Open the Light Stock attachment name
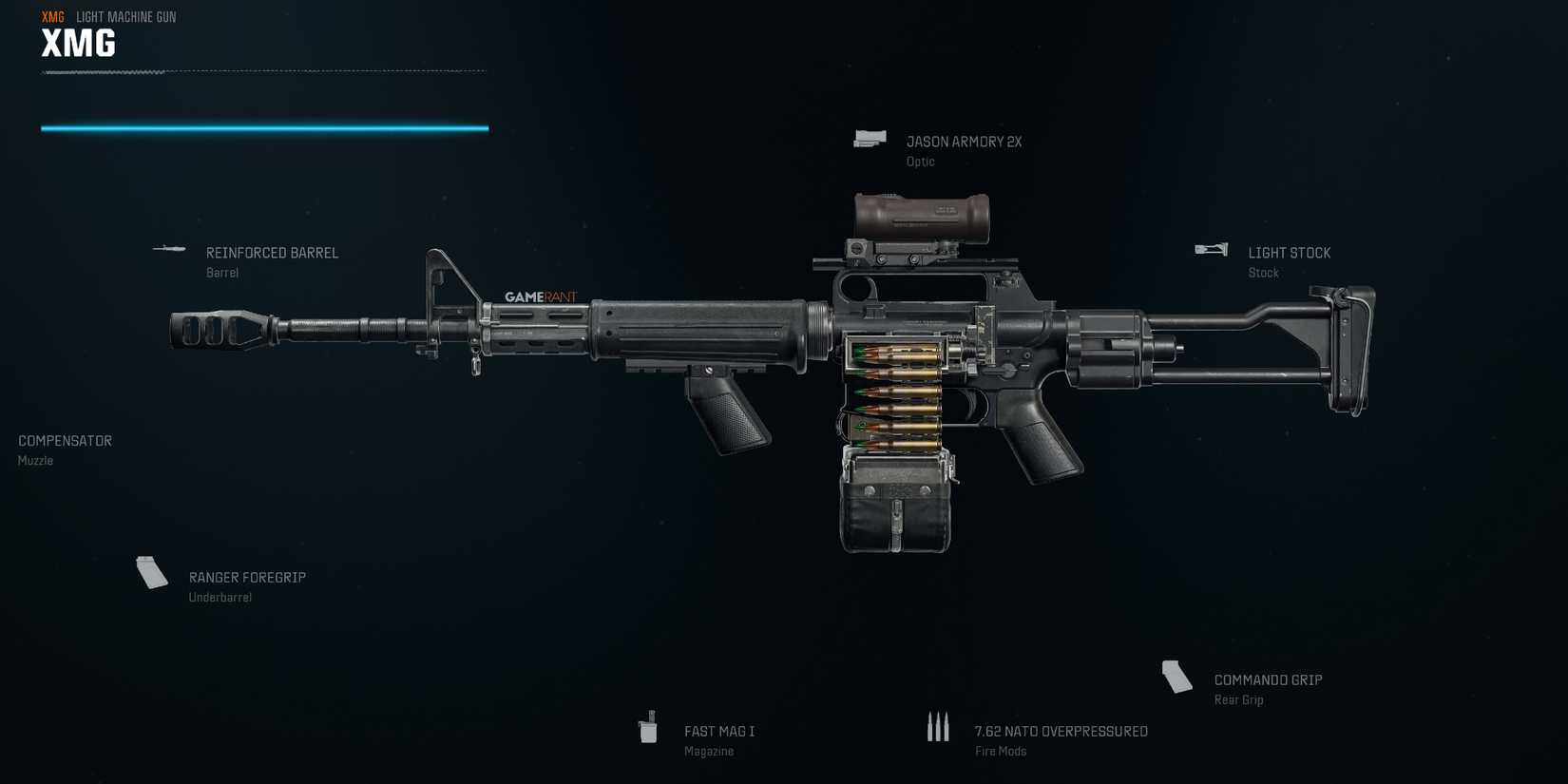 tap(1290, 253)
